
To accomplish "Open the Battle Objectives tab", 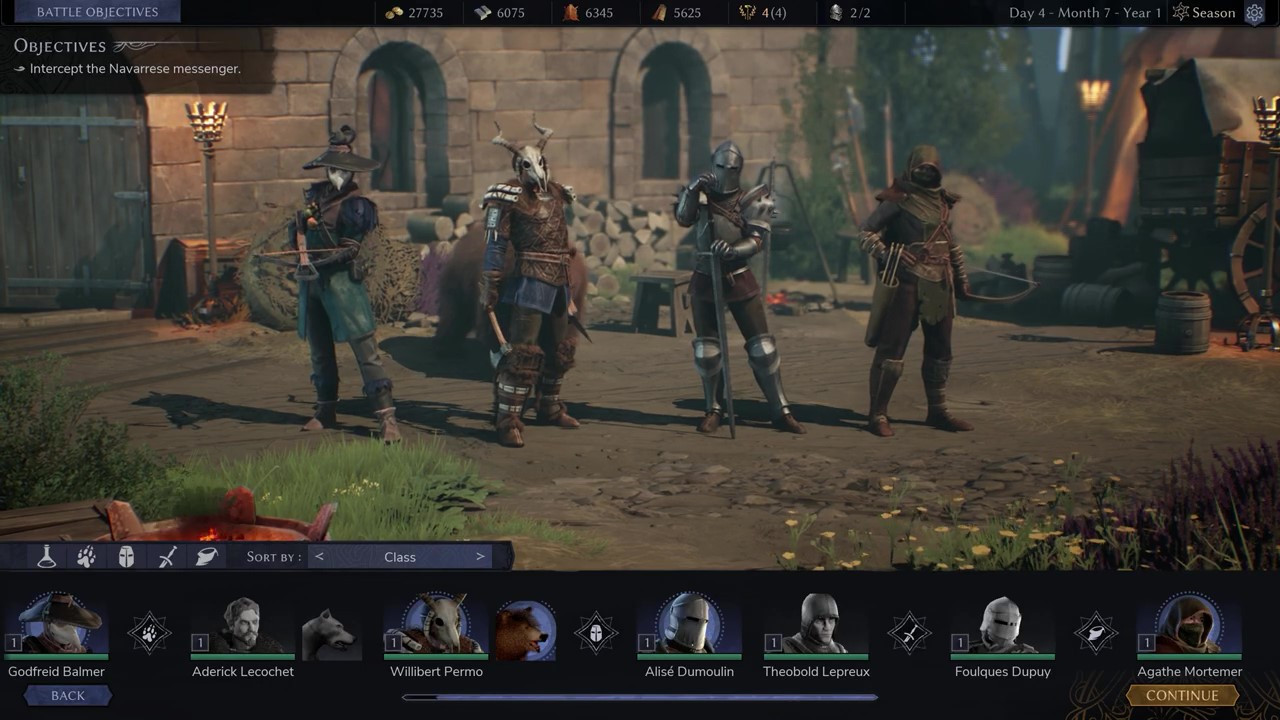I will 97,12.
